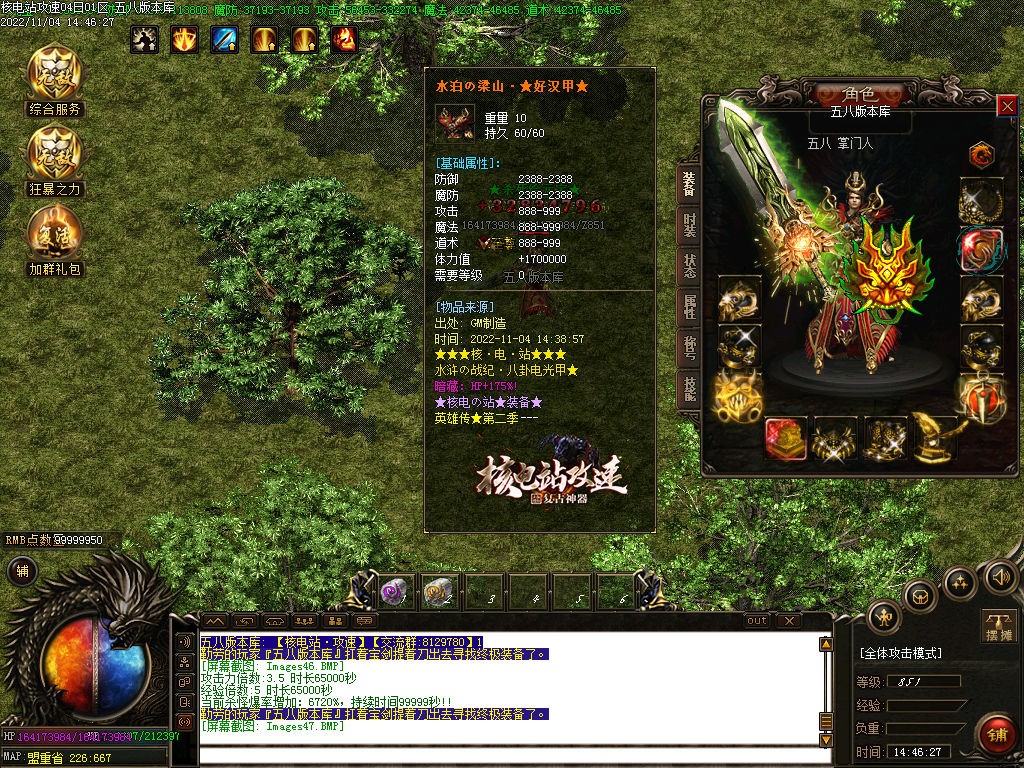Use the purple scroll in hotbar slot 1

pos(391,592)
